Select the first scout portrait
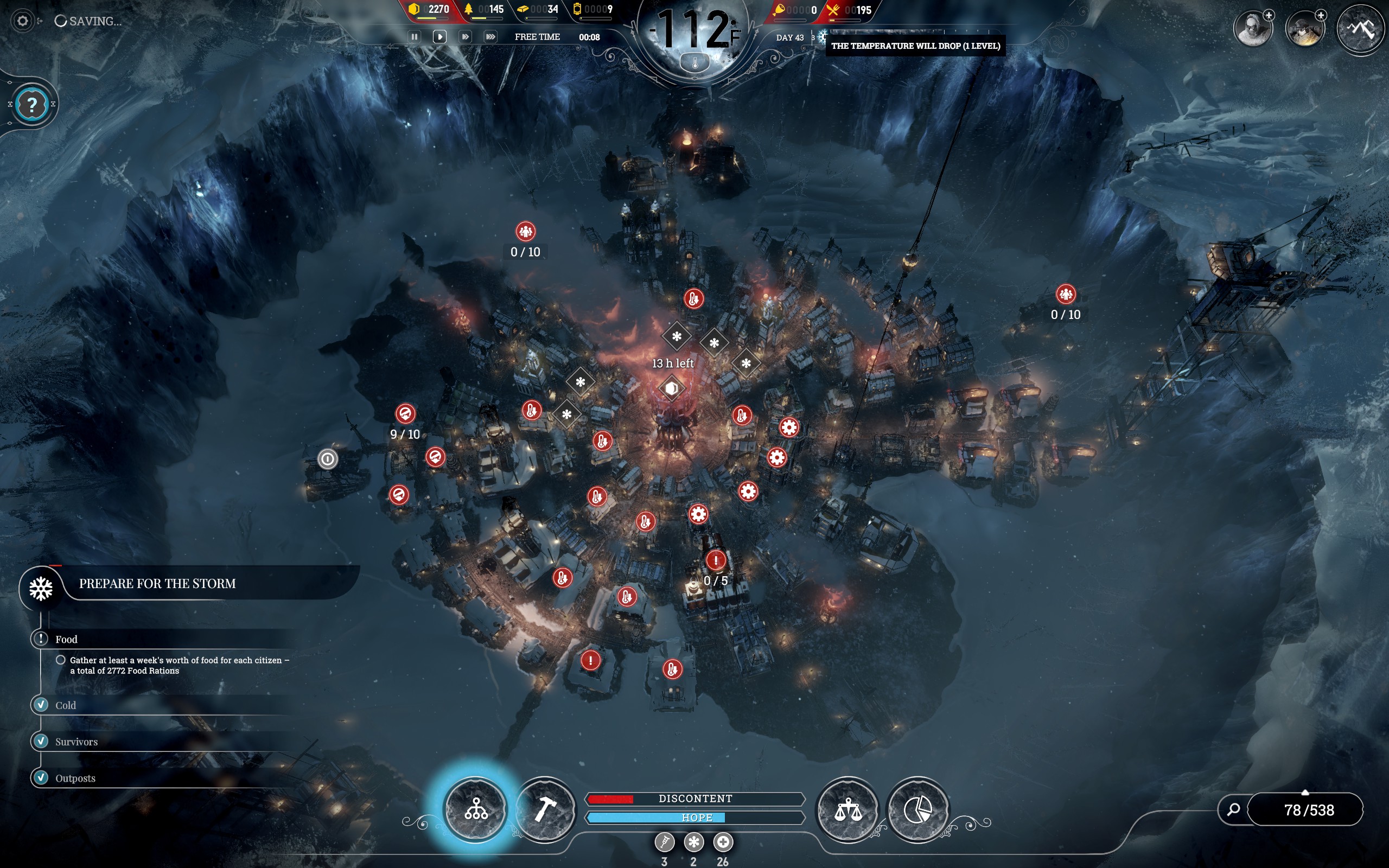This screenshot has height=868, width=1389. coord(1252,28)
